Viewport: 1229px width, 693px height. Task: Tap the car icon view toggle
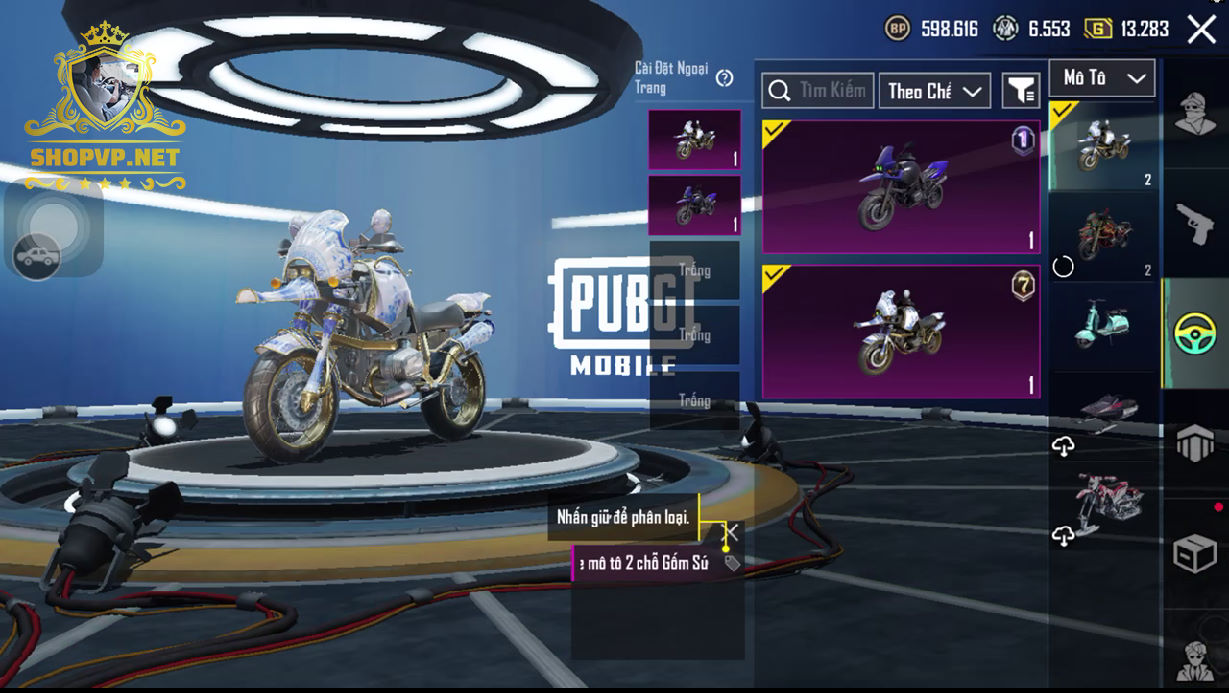tap(36, 257)
